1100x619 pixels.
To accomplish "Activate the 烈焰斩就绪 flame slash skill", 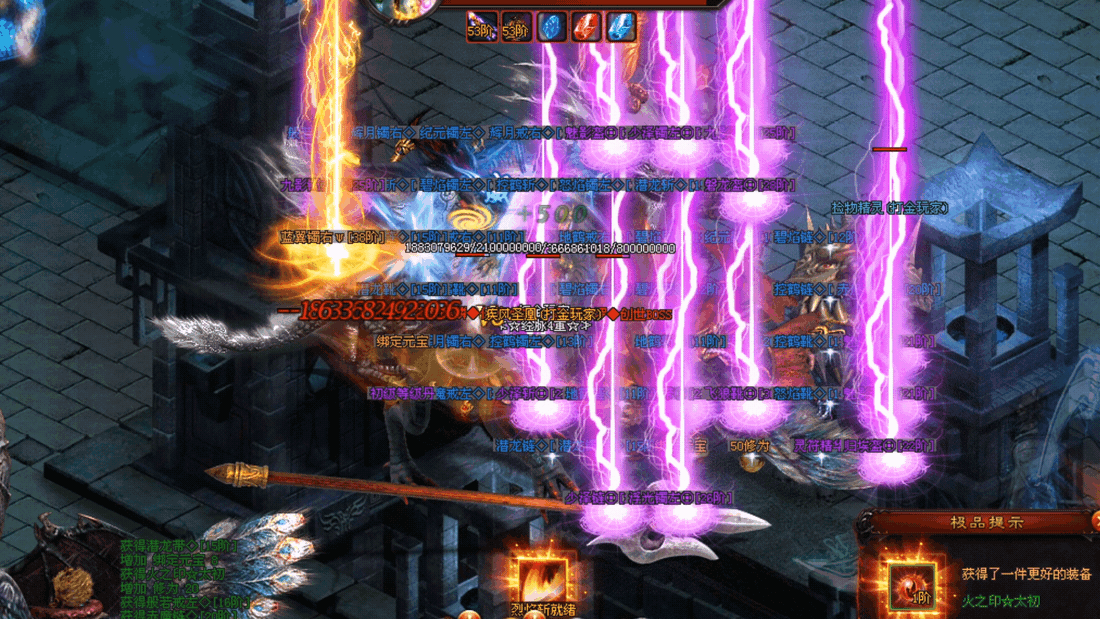I will tap(544, 578).
